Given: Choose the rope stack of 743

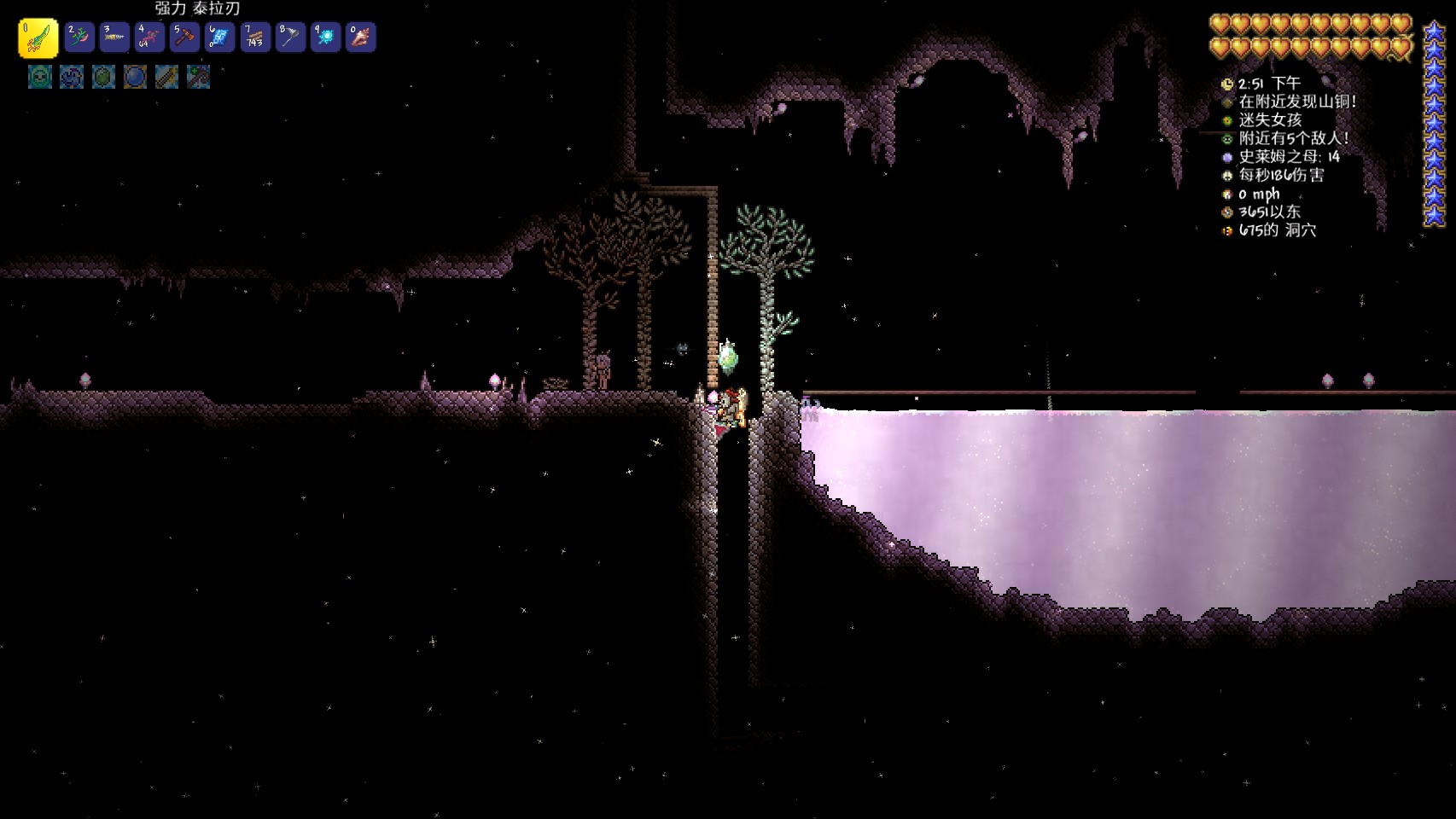Looking at the screenshot, I should pyautogui.click(x=254, y=38).
